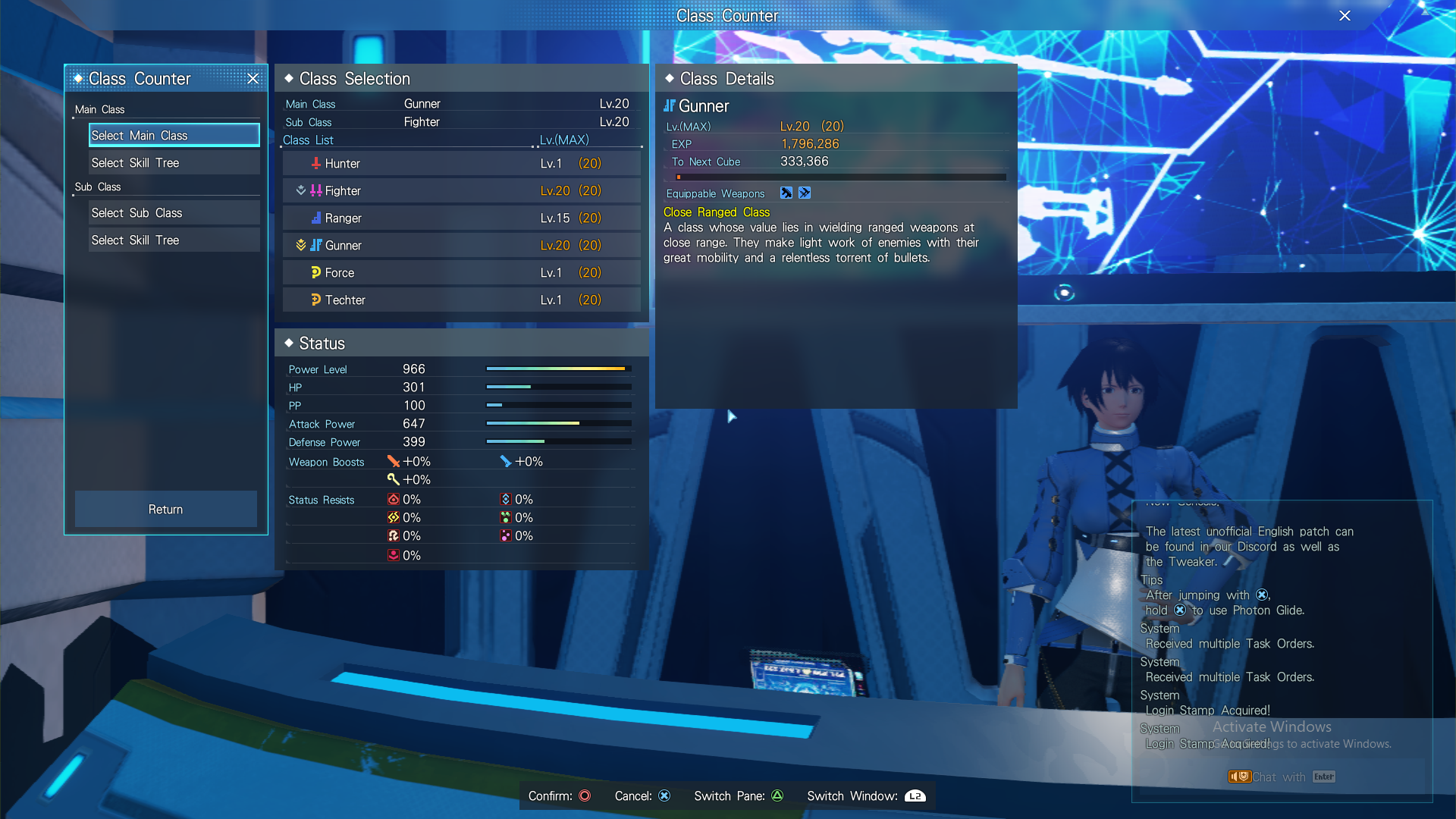1456x819 pixels.
Task: Click the freeze status resist icon
Action: pyautogui.click(x=505, y=499)
